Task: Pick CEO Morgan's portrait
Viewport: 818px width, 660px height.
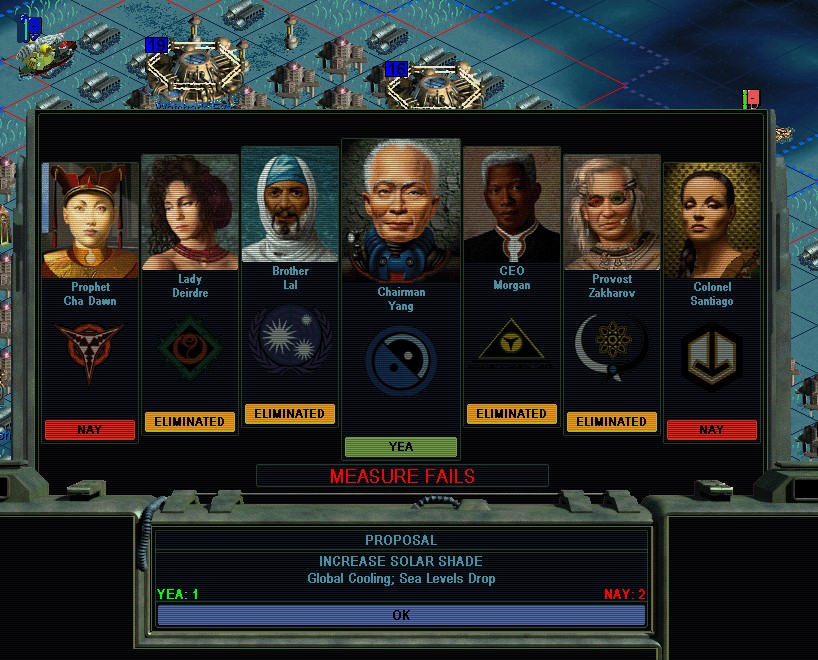Action: tap(511, 205)
